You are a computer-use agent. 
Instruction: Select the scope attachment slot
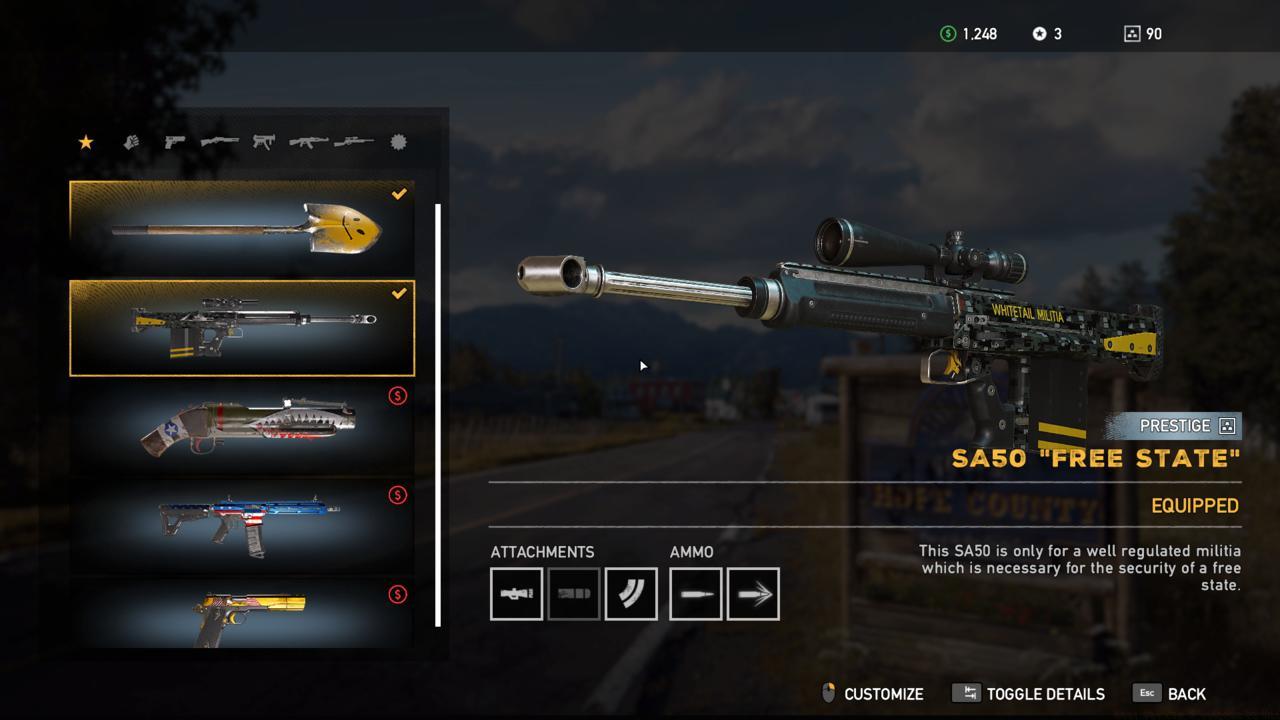click(516, 593)
